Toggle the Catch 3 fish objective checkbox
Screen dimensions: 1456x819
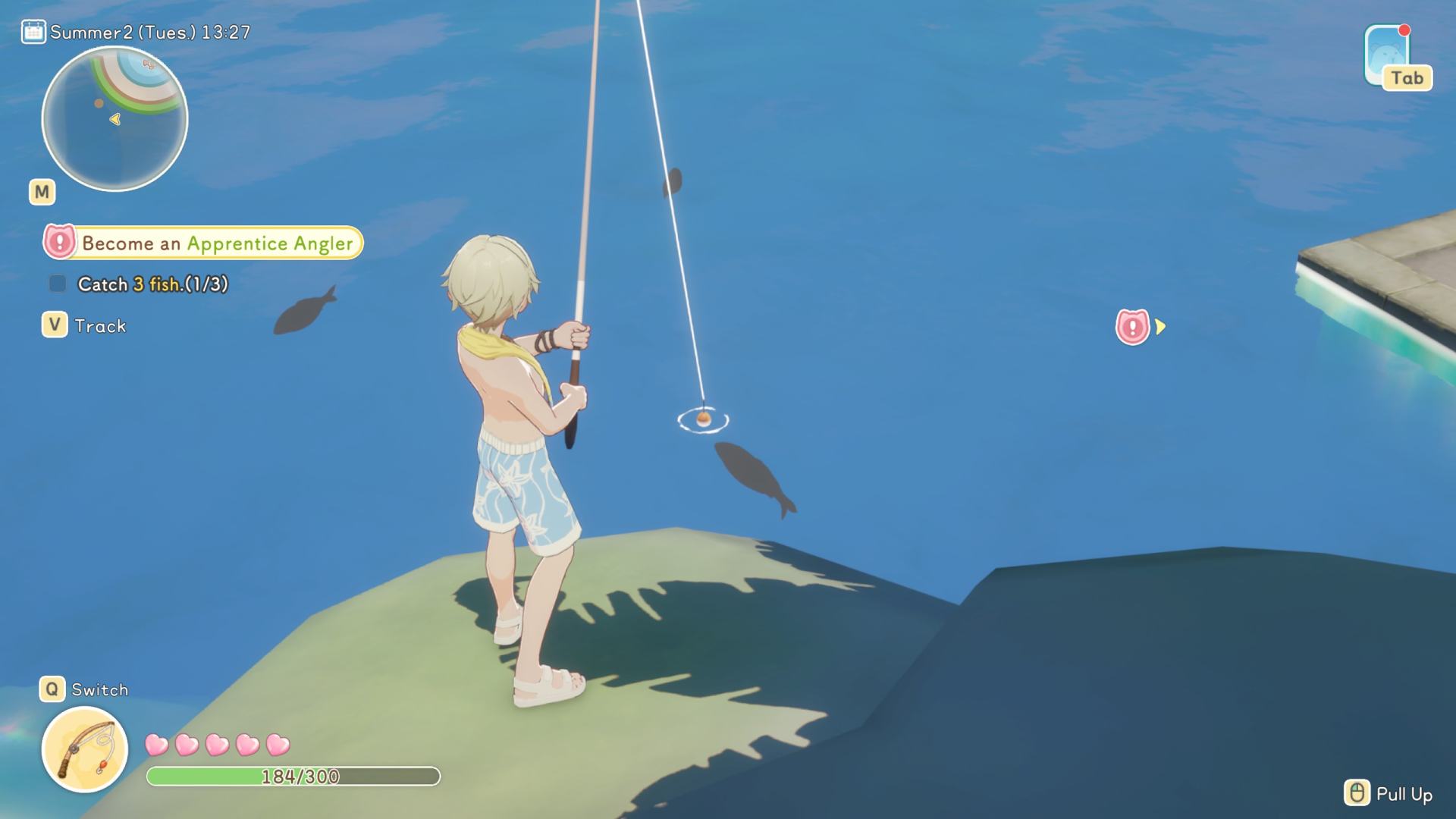[58, 284]
